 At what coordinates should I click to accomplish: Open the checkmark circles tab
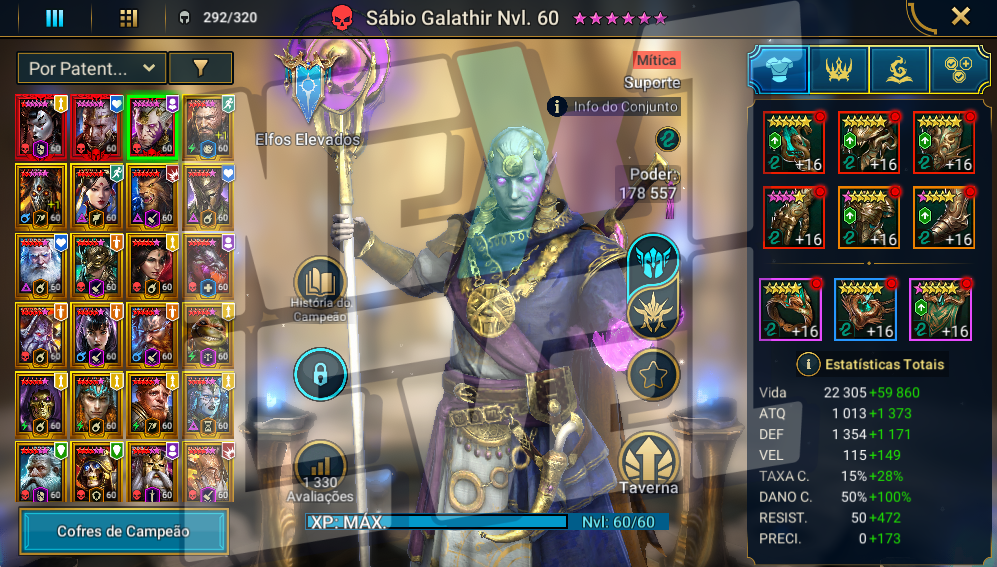[959, 69]
